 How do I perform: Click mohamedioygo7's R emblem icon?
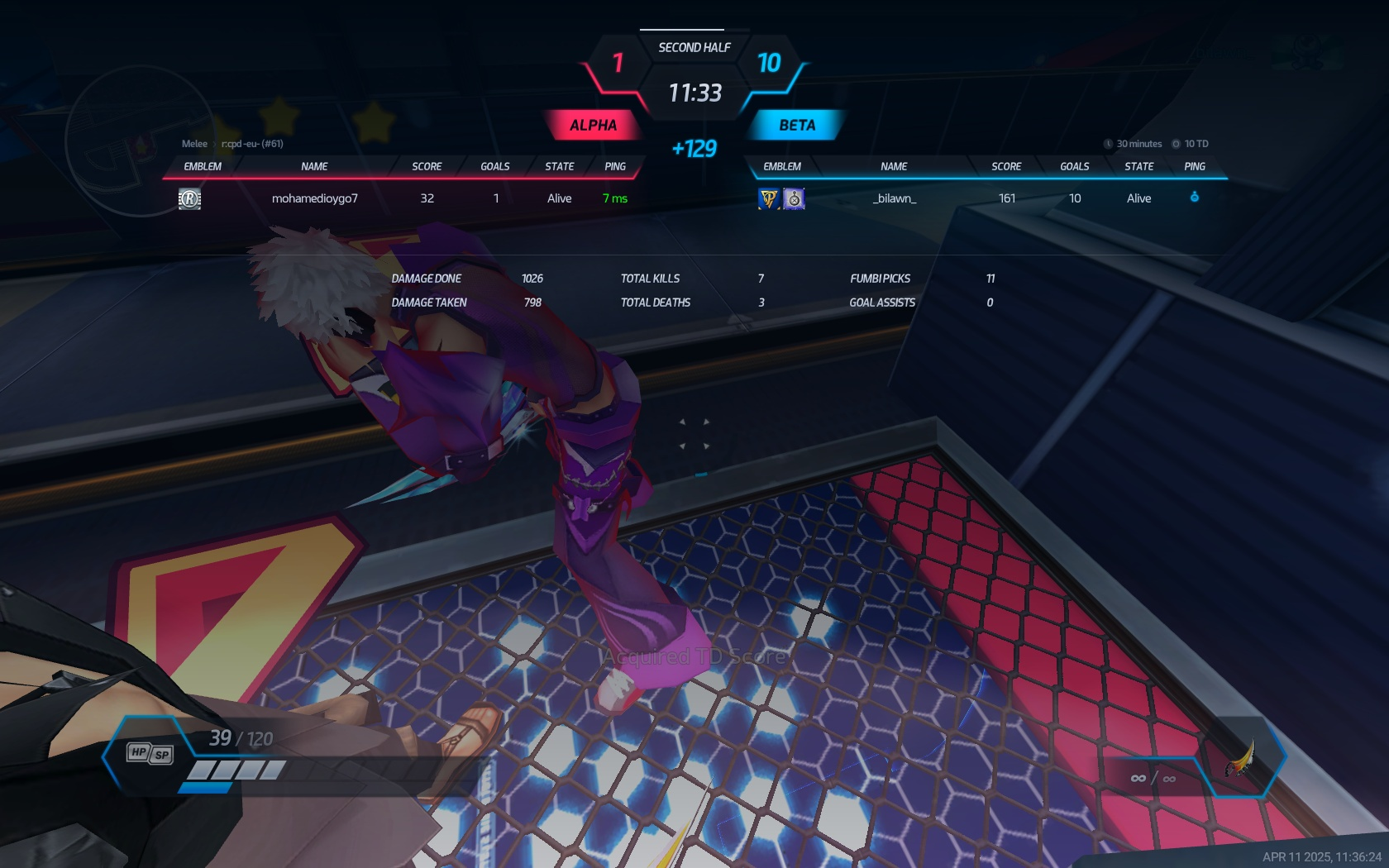189,198
